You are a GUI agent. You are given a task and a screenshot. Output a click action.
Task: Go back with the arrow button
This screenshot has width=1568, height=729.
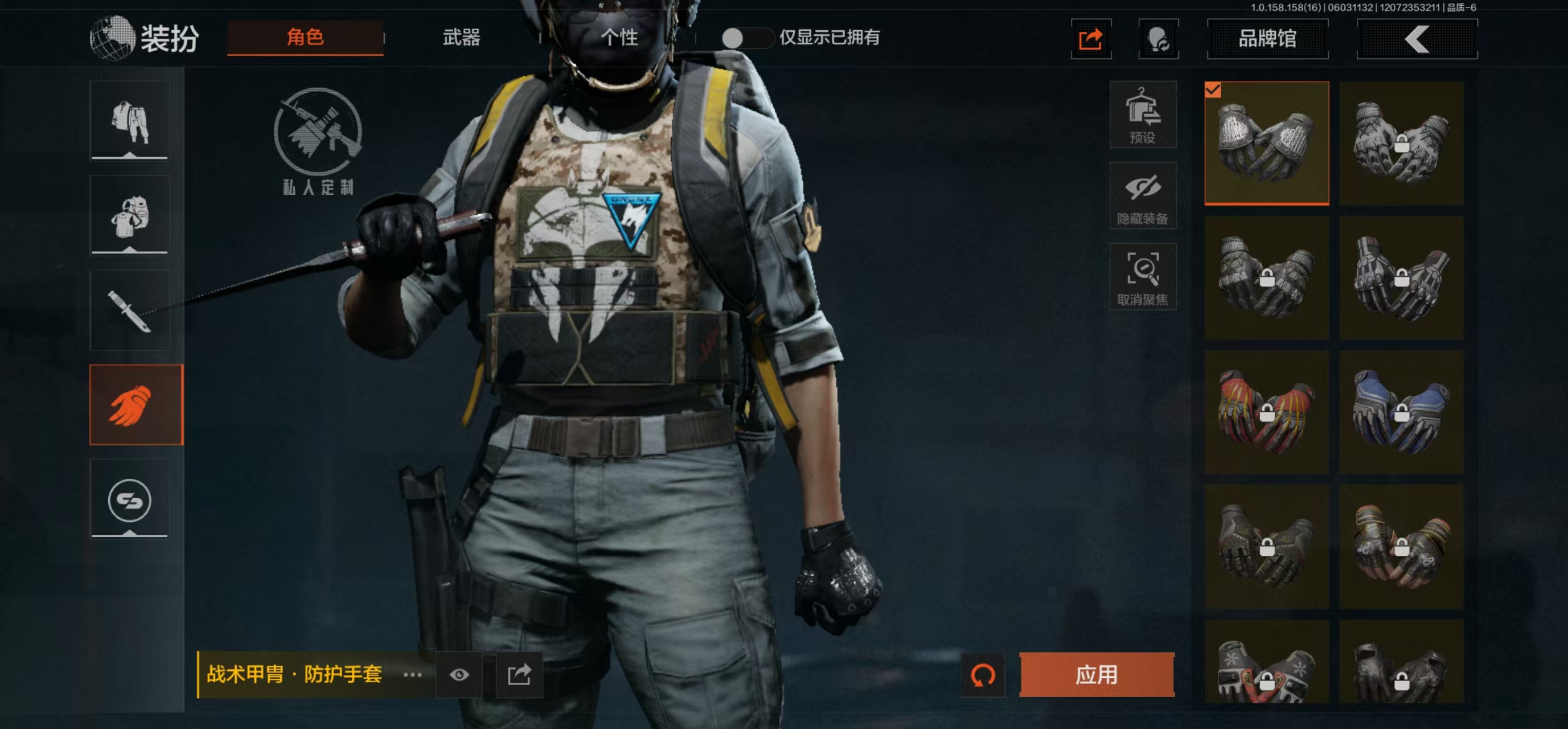(1416, 40)
